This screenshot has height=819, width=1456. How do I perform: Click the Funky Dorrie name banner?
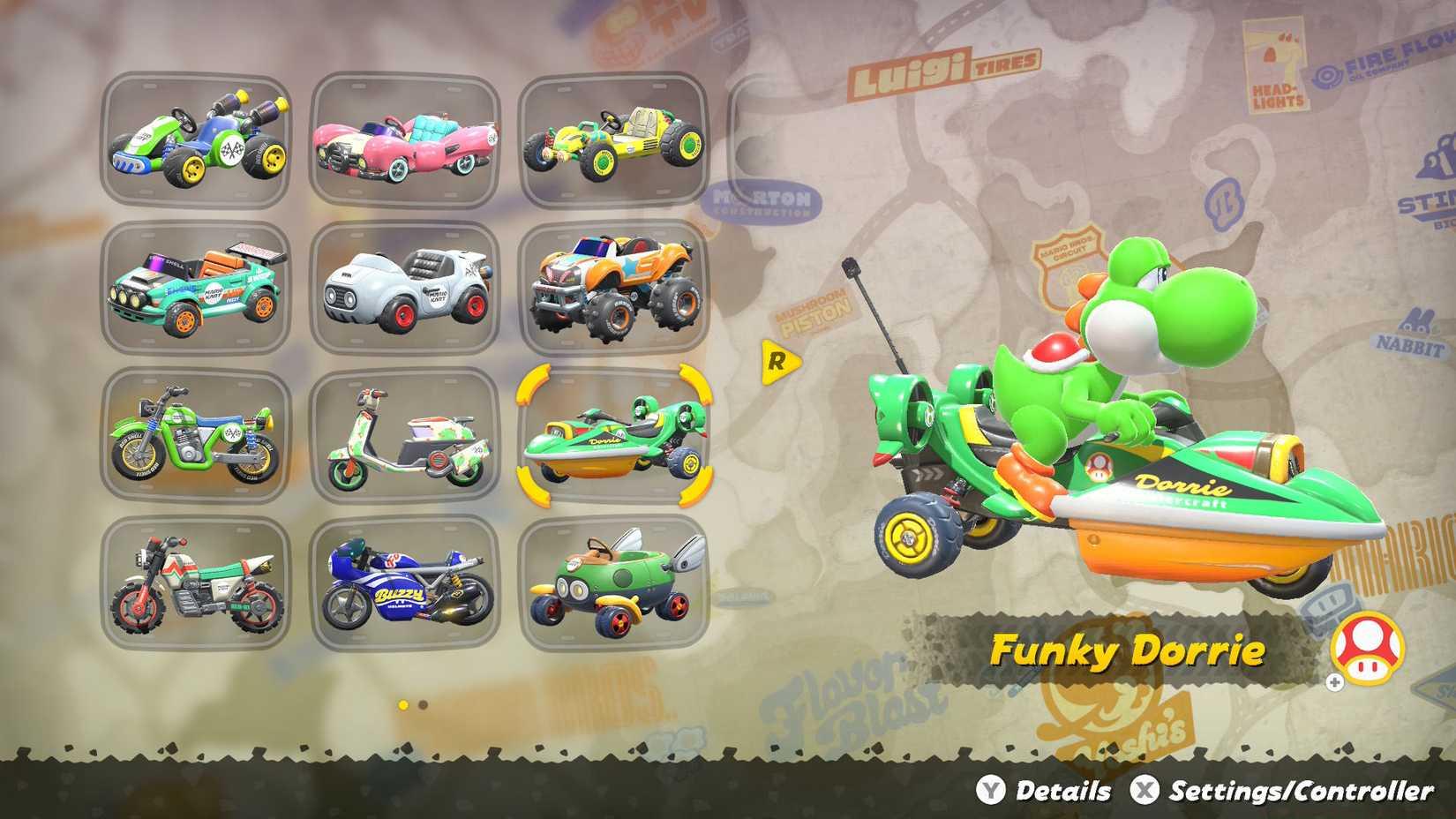1130,650
